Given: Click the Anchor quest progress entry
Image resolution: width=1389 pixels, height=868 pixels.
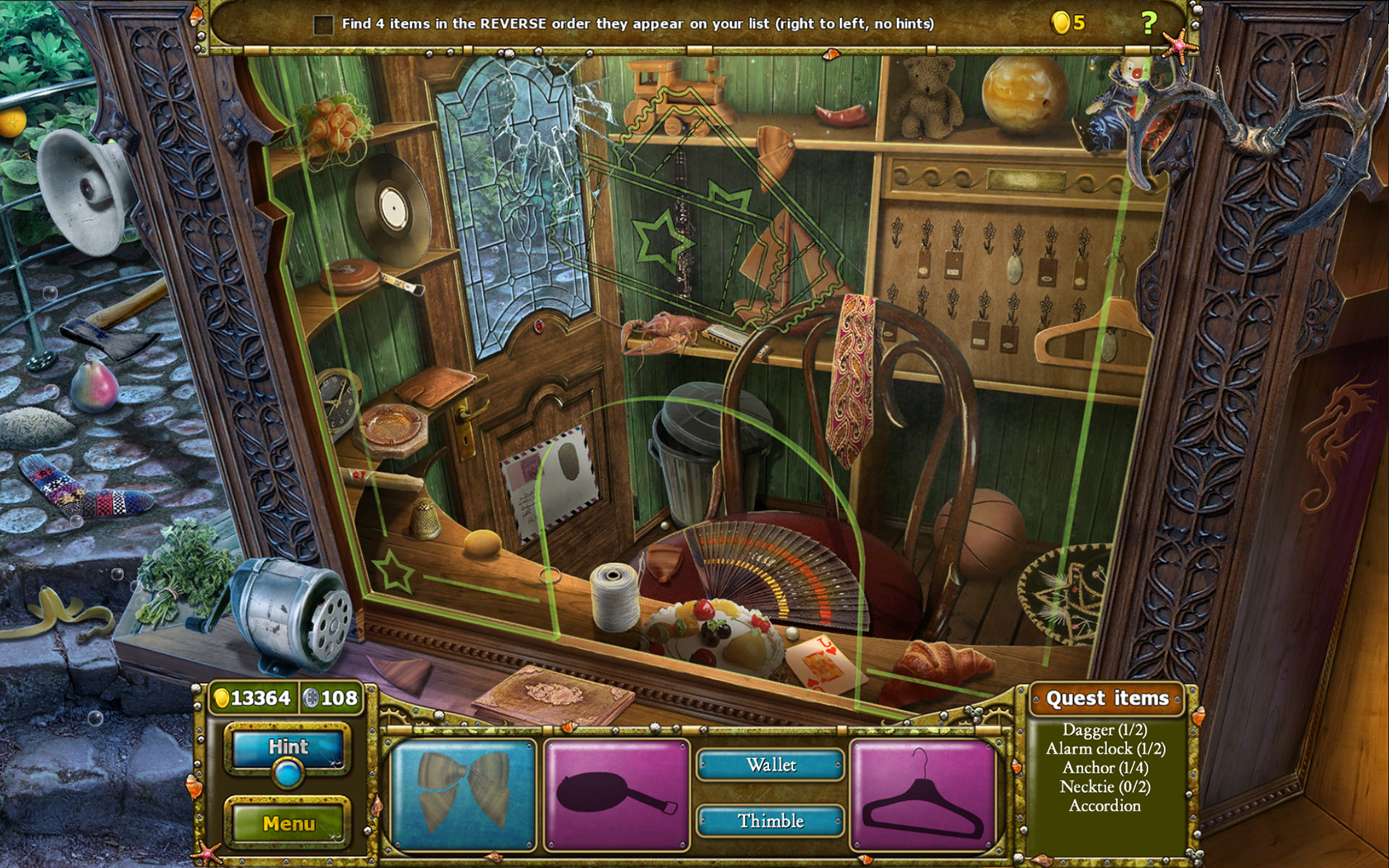Looking at the screenshot, I should coord(1105,768).
